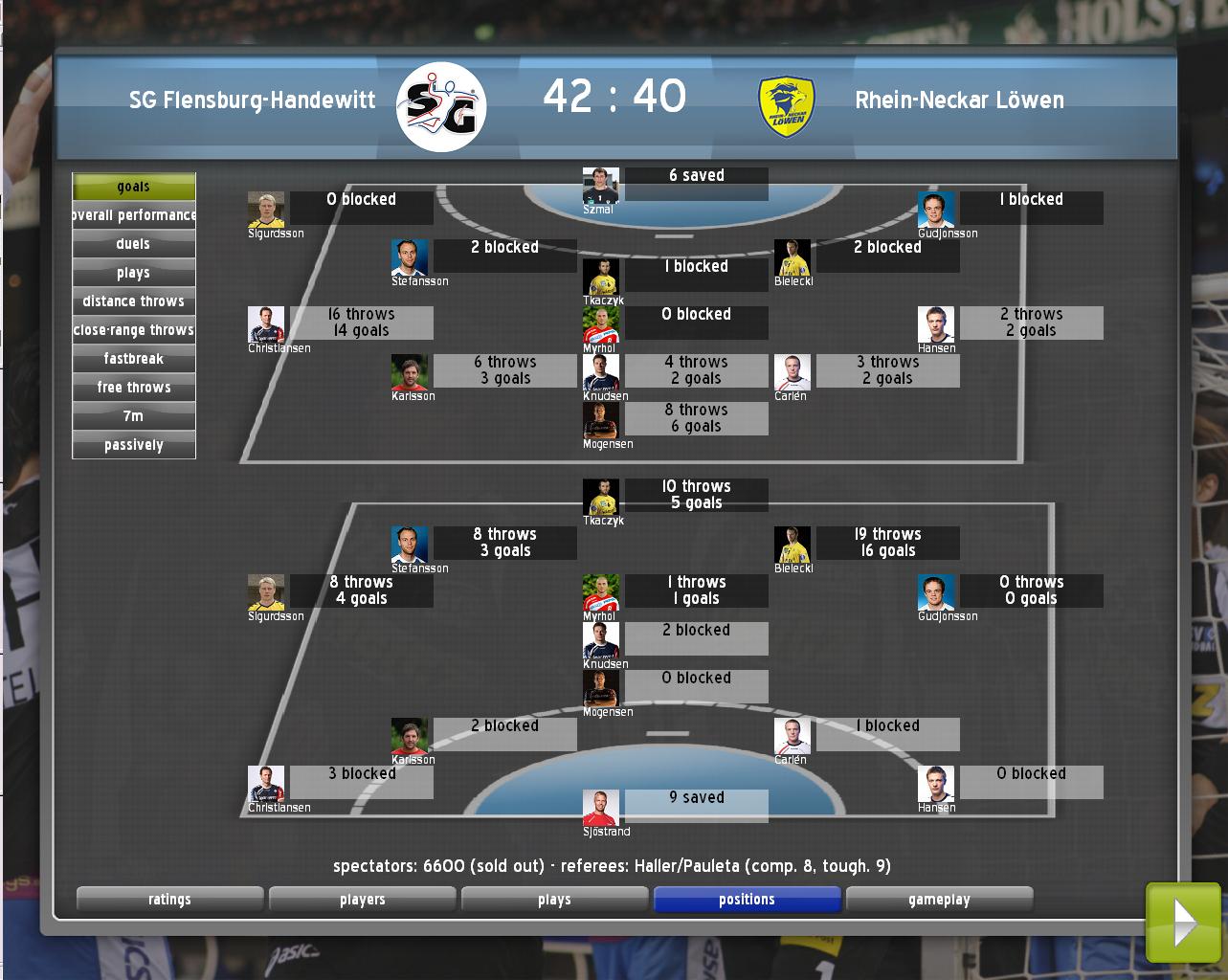Show overall performance stats
The image size is (1228, 980).
[x=134, y=215]
